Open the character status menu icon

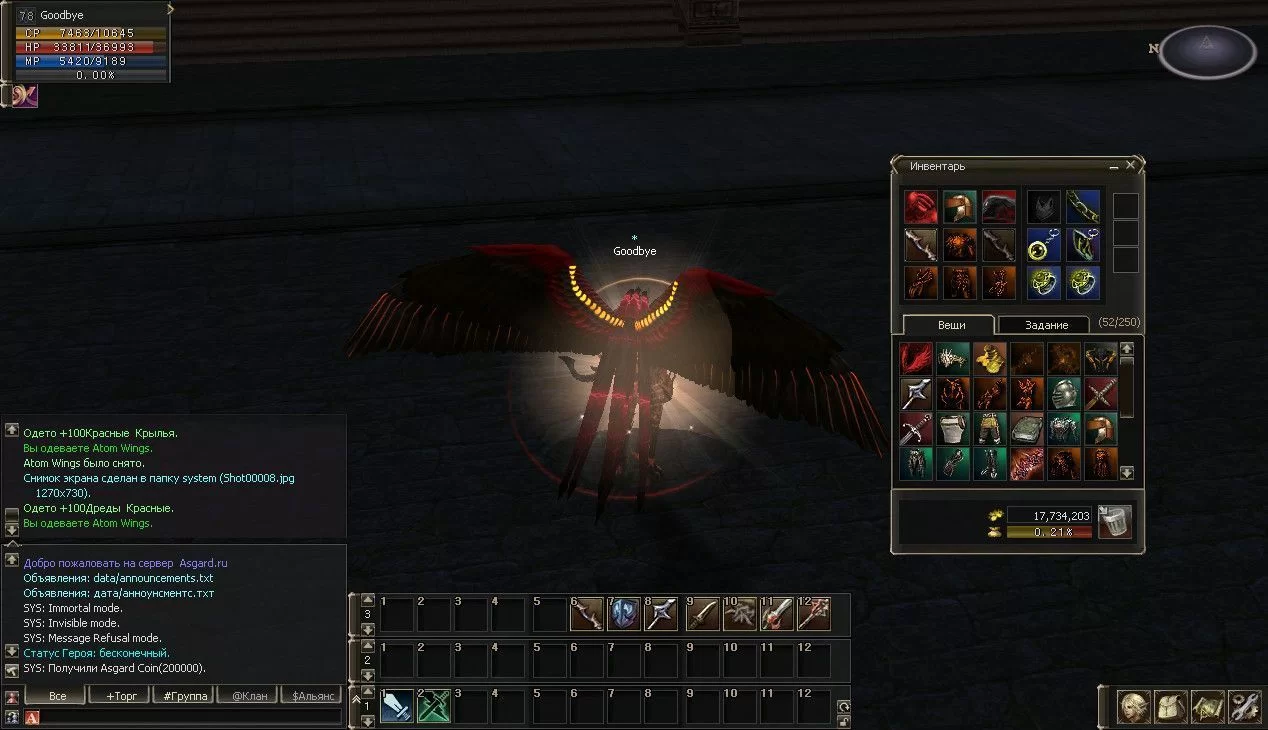[1133, 707]
